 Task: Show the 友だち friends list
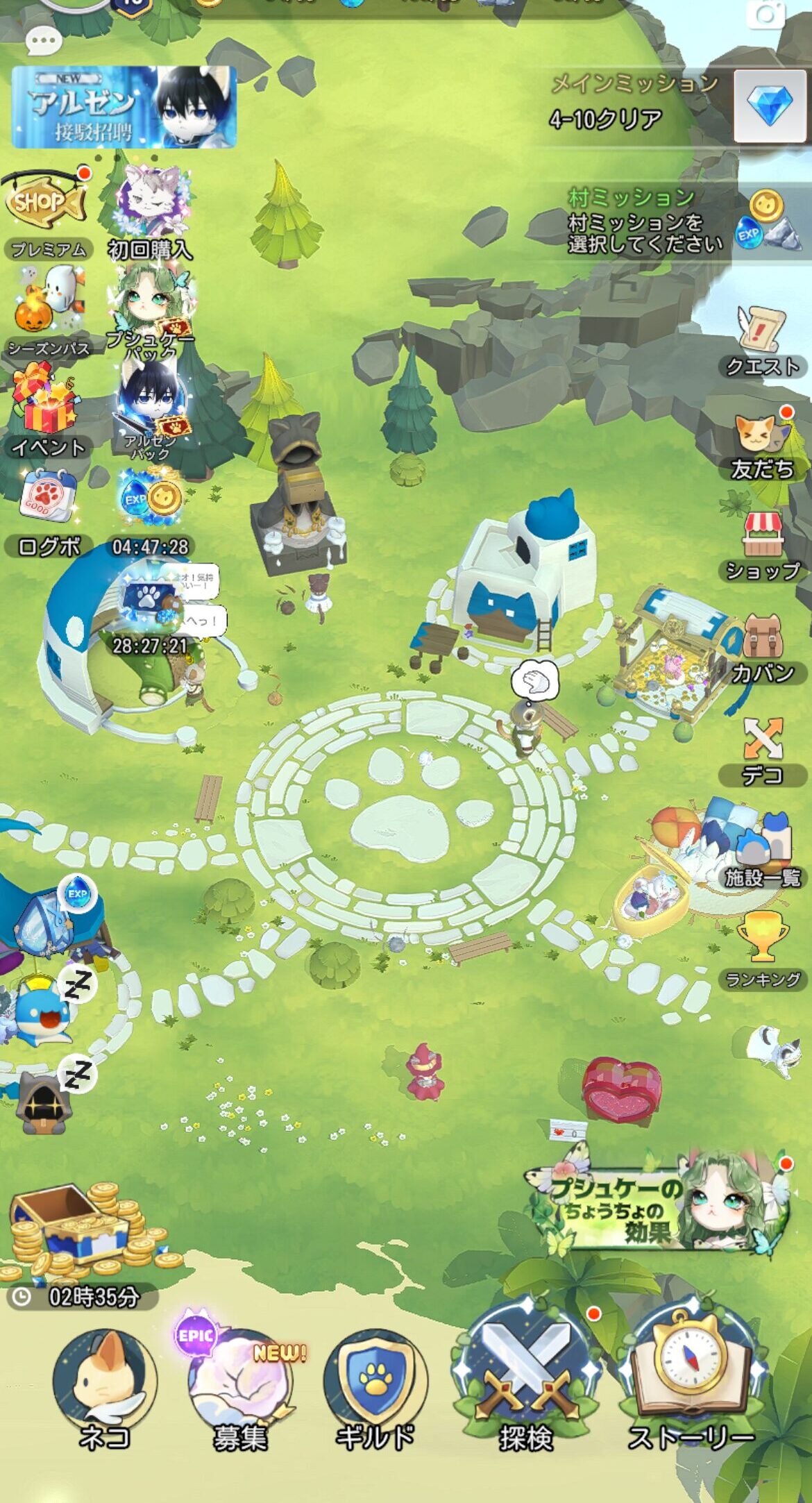pyautogui.click(x=762, y=444)
